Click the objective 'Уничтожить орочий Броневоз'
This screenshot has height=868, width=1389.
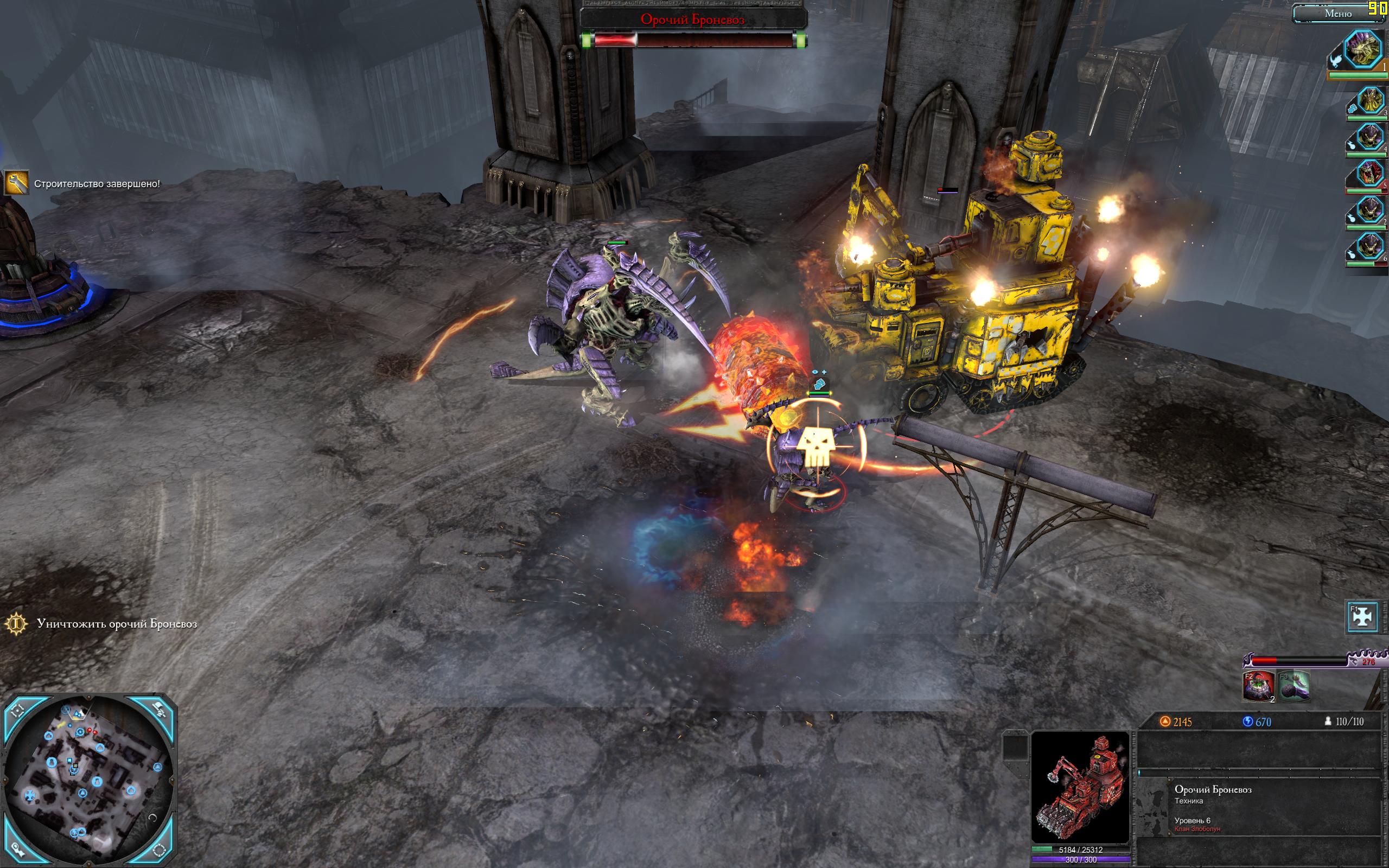point(117,623)
